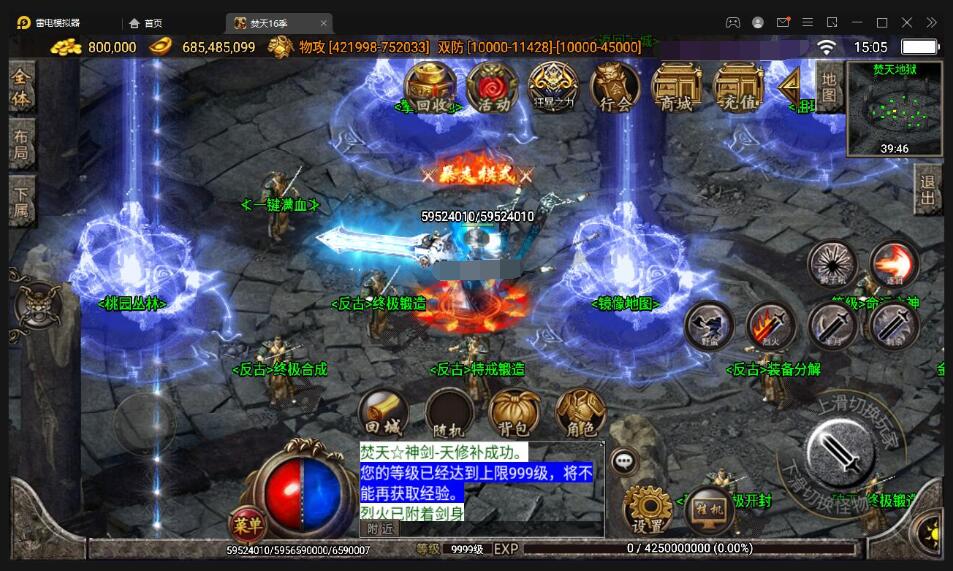Click the 地图 map button
Image resolution: width=953 pixels, height=571 pixels.
tap(829, 87)
